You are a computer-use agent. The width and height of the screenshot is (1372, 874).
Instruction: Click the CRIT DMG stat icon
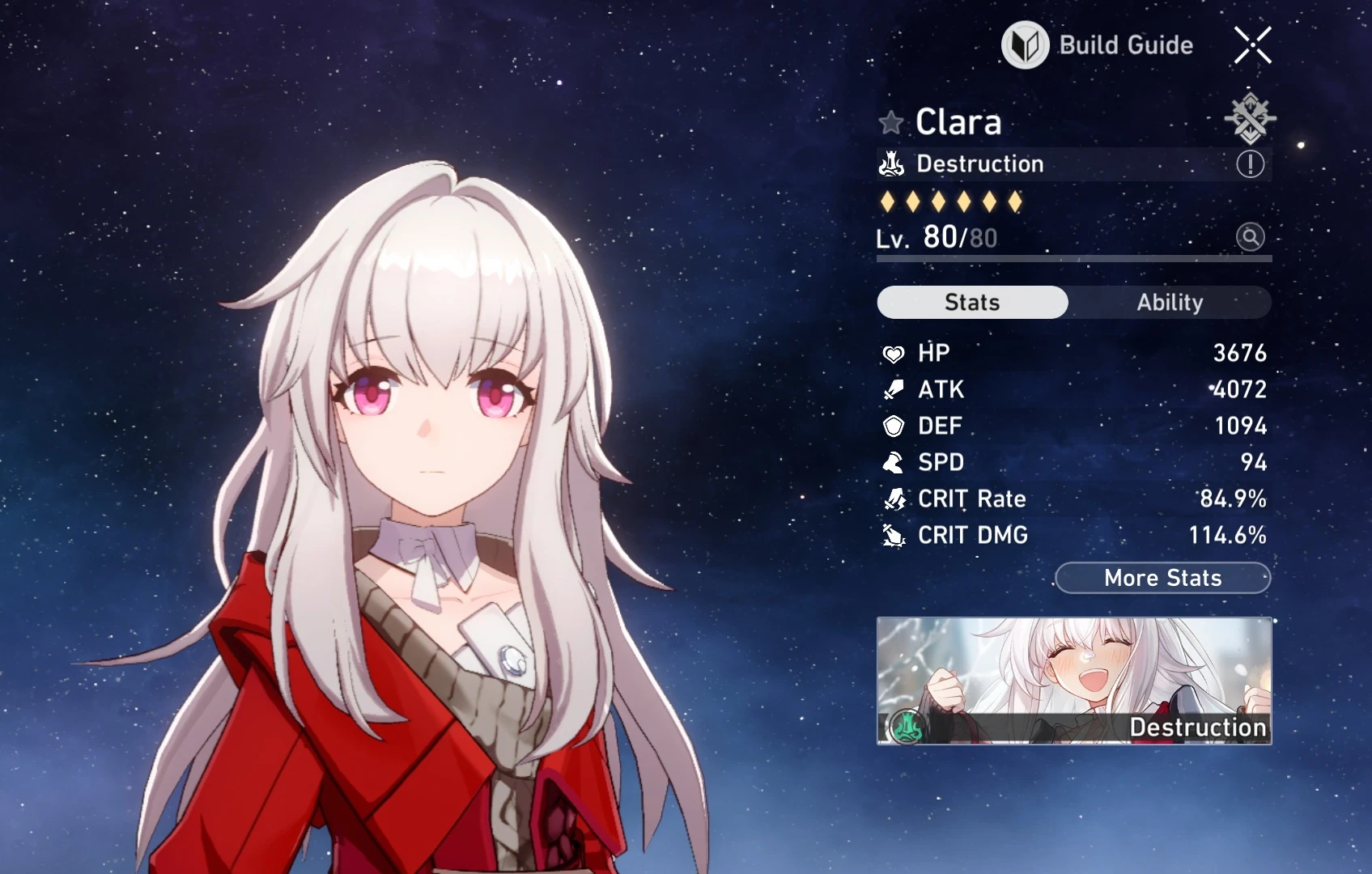pos(893,535)
